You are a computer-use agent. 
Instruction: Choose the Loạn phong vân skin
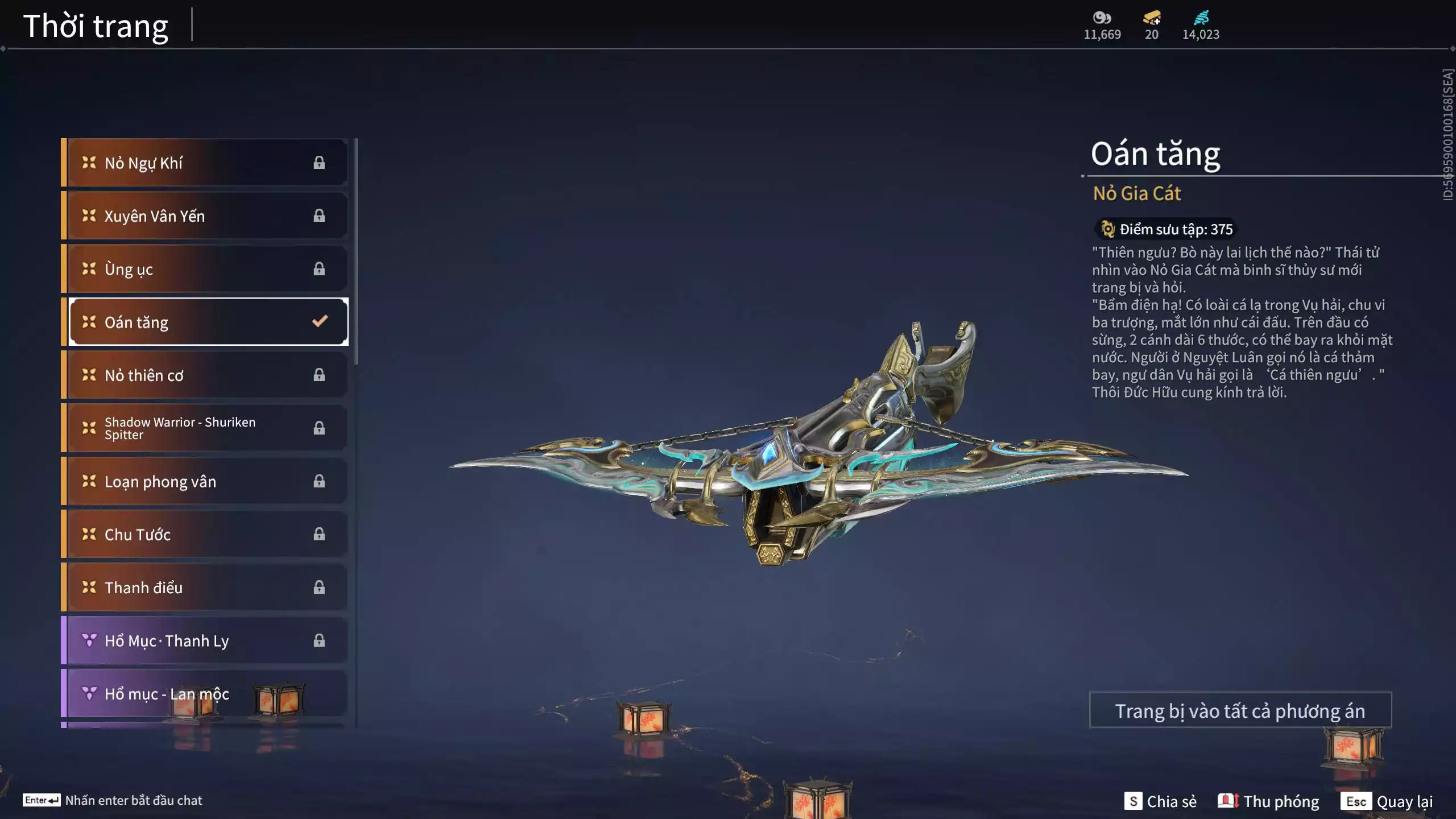tap(205, 481)
